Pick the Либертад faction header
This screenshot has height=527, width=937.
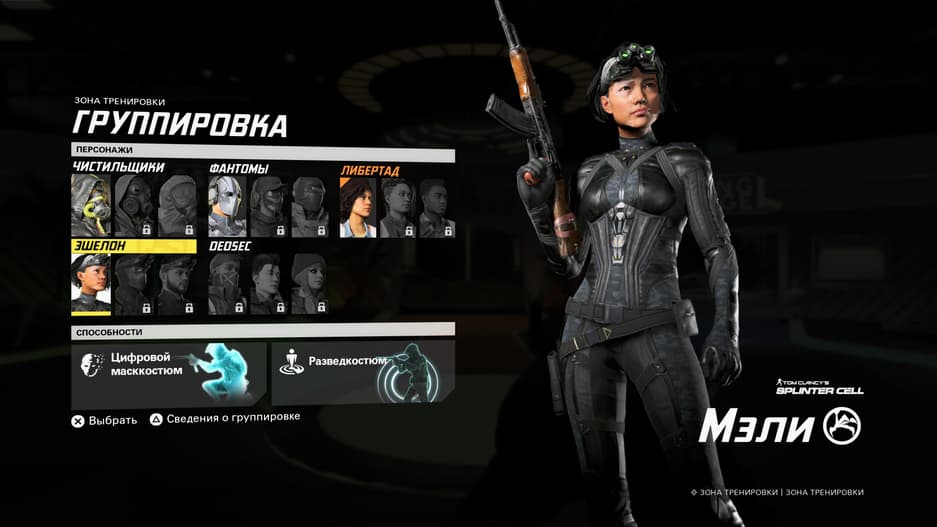(370, 170)
